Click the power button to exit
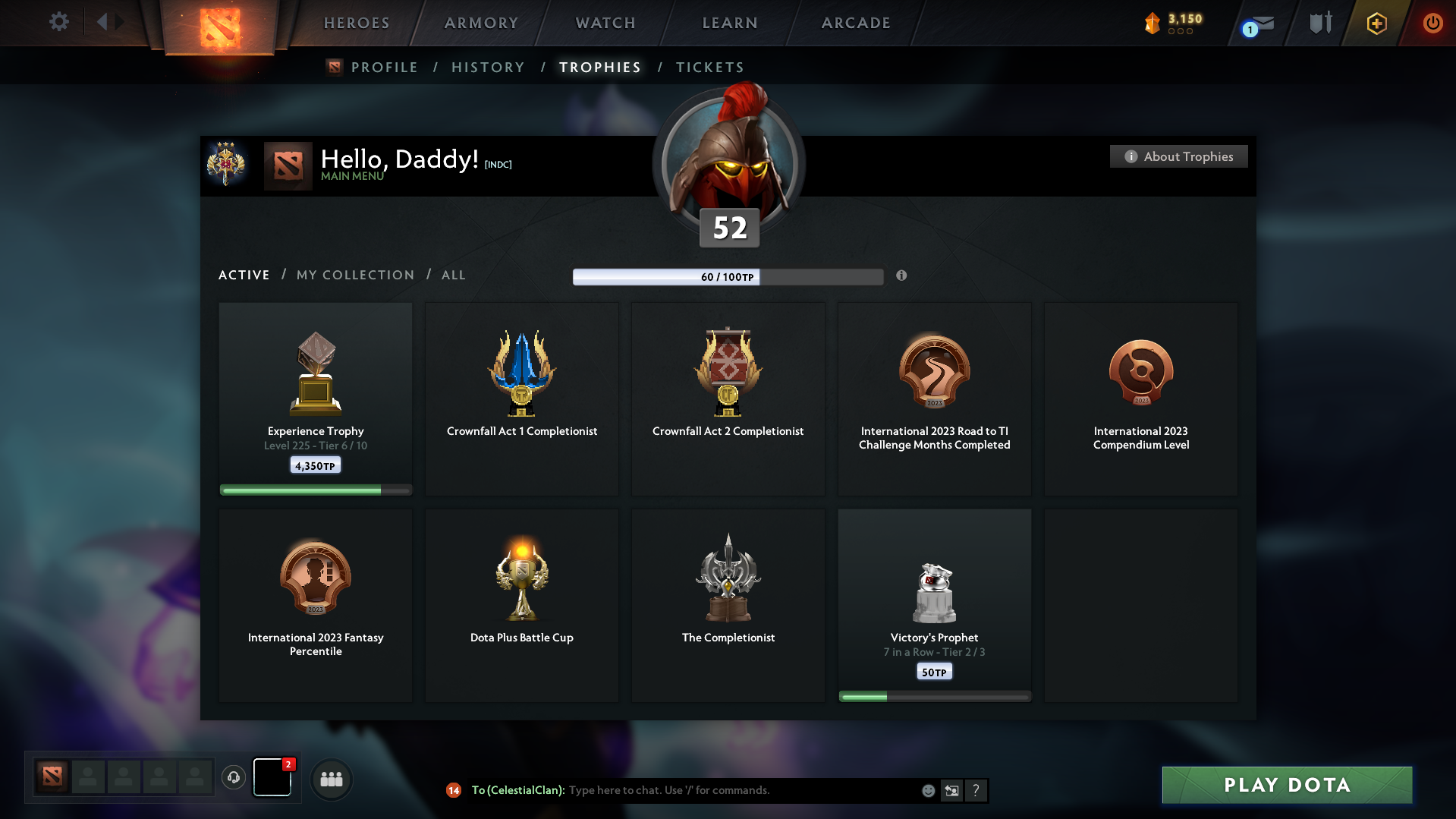 (x=1432, y=23)
